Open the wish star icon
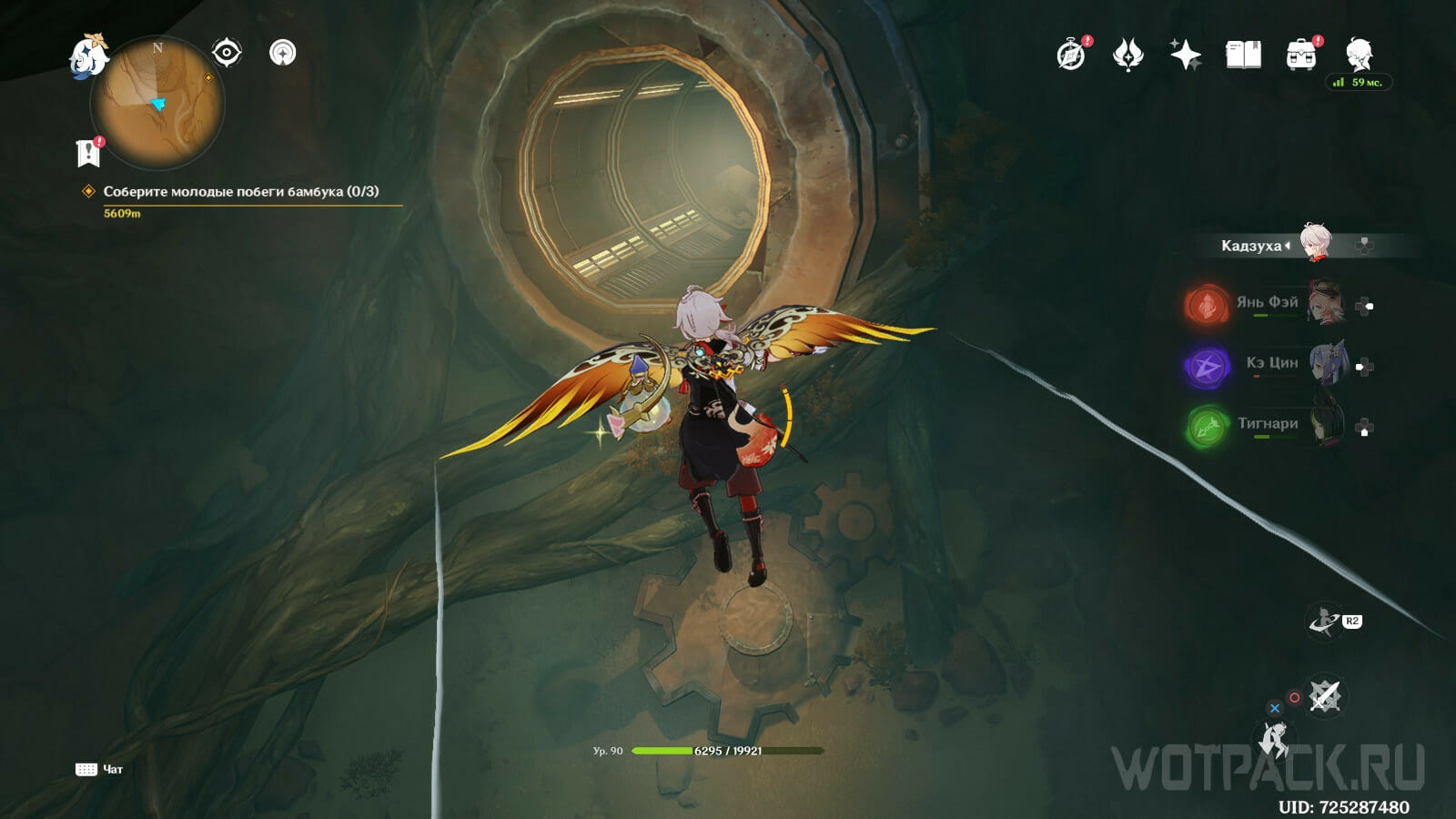This screenshot has width=1456, height=819. [x=1185, y=56]
